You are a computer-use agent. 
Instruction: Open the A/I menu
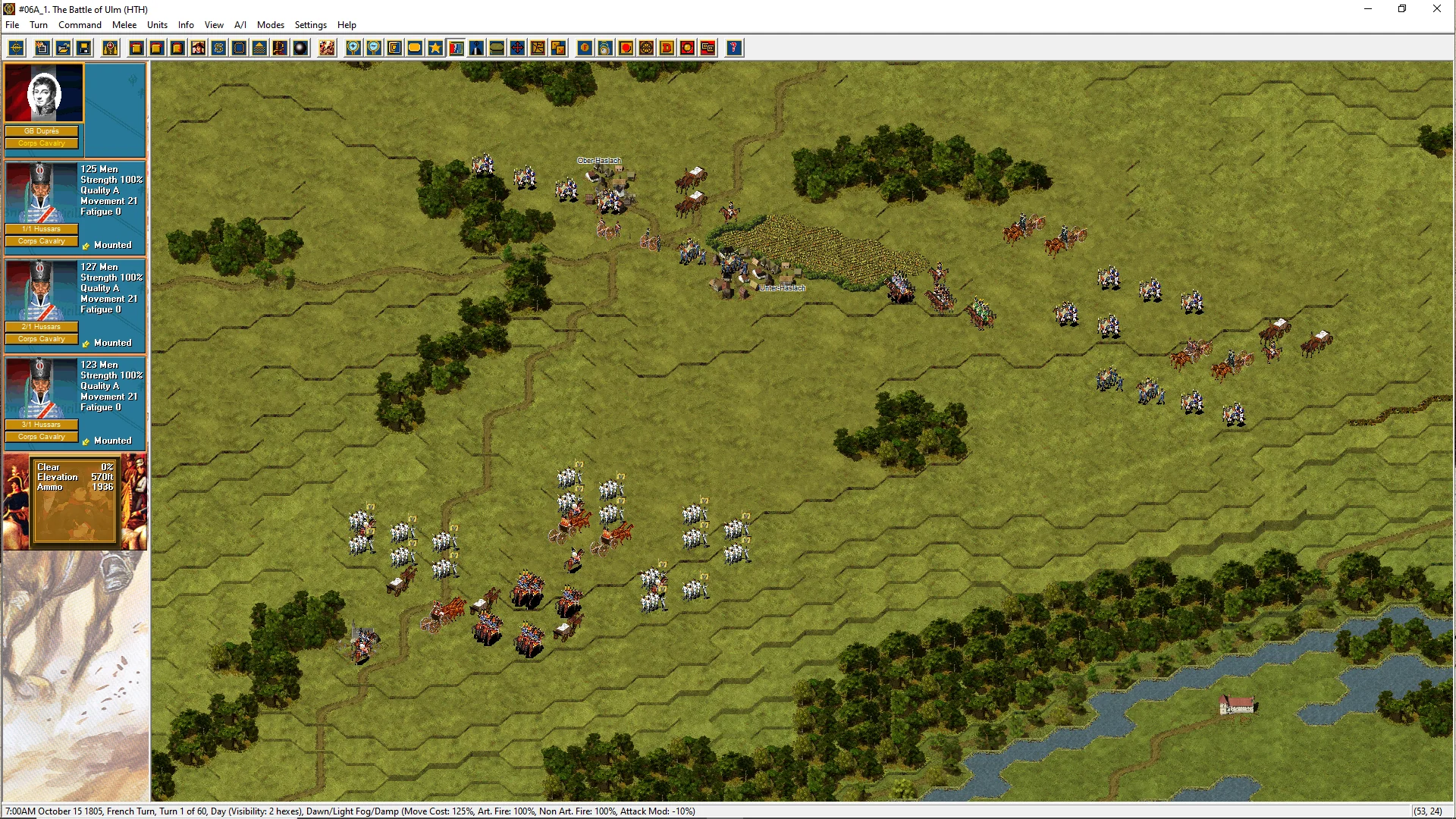(x=240, y=25)
